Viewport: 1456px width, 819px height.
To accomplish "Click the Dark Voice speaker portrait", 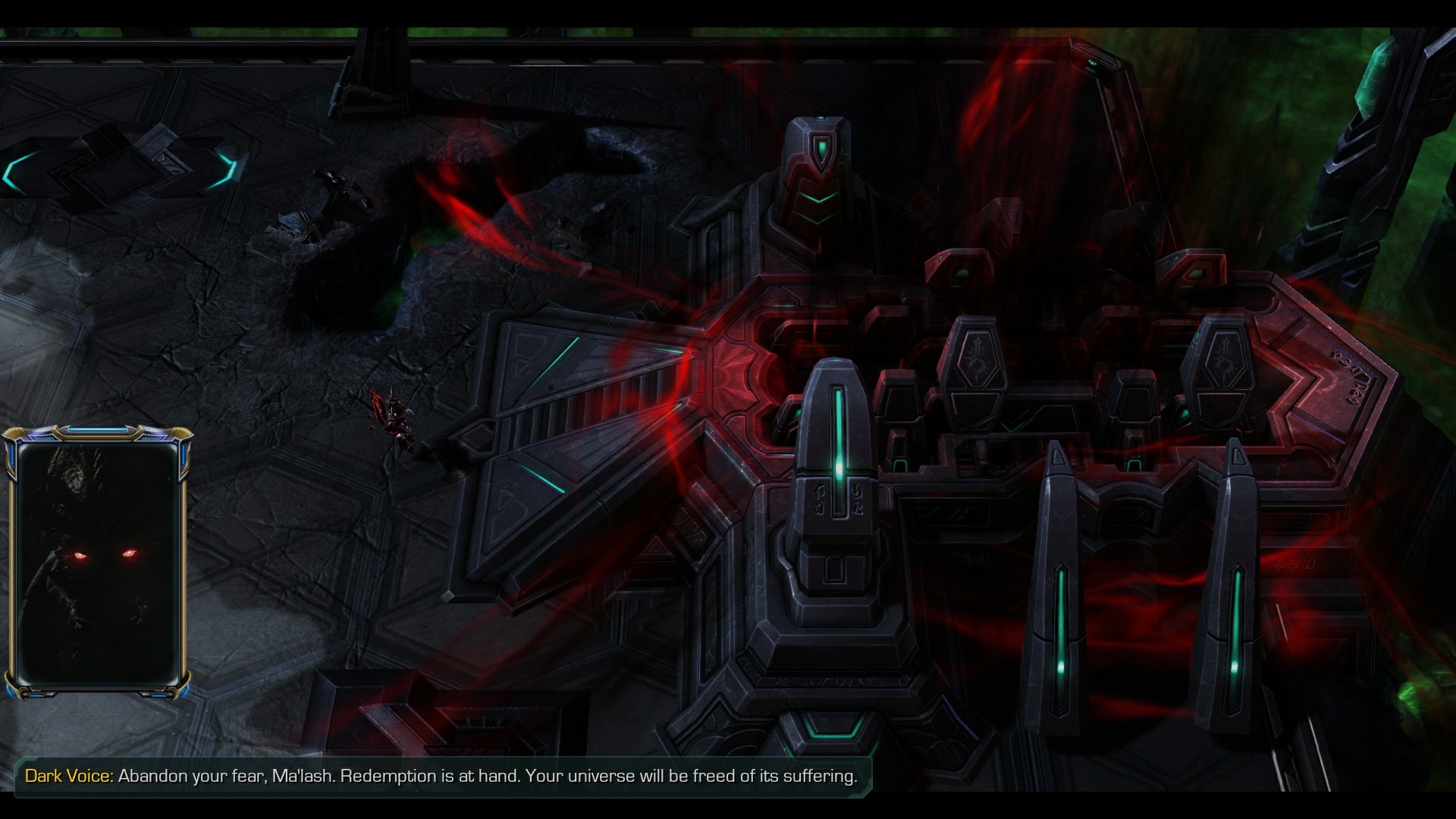I will (98, 562).
